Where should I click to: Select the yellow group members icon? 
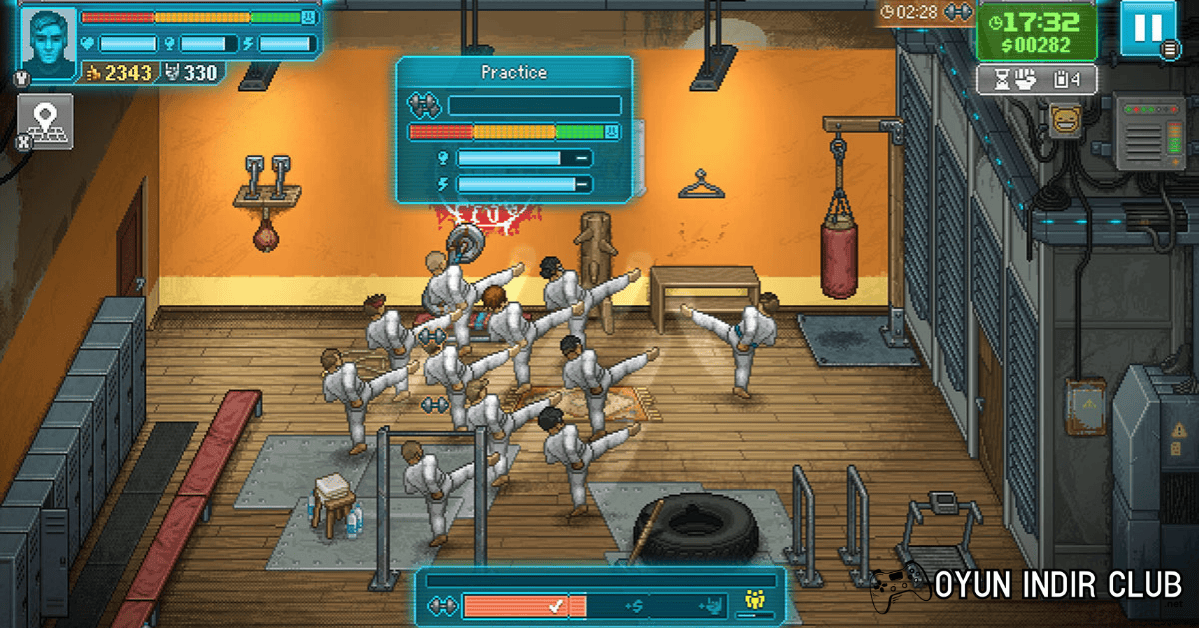(x=755, y=602)
